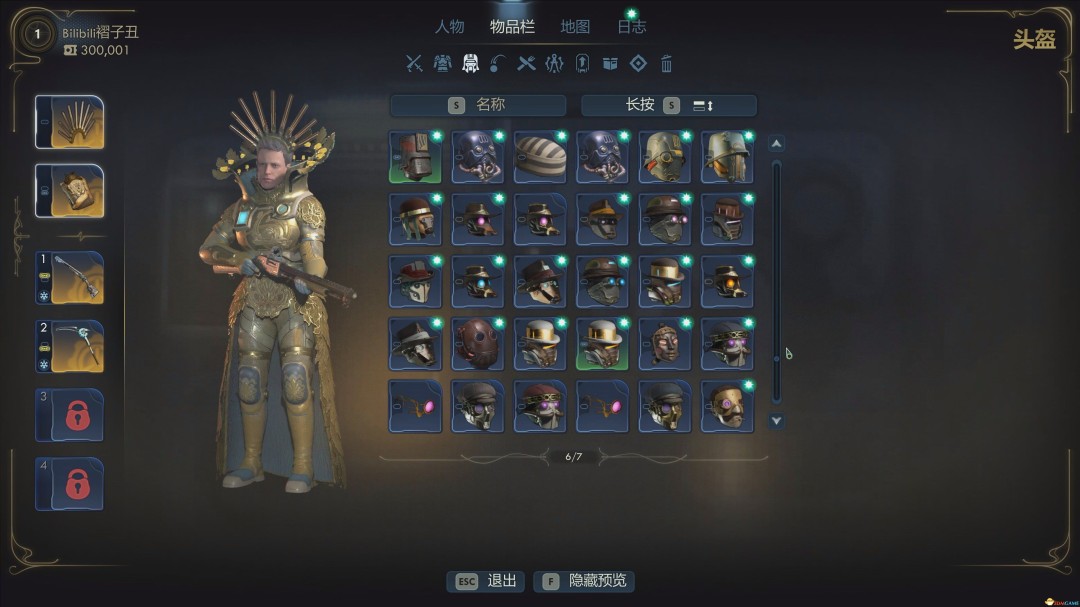Viewport: 1080px width, 607px height.
Task: Hide the character preview via 隐藏预览
Action: (585, 581)
